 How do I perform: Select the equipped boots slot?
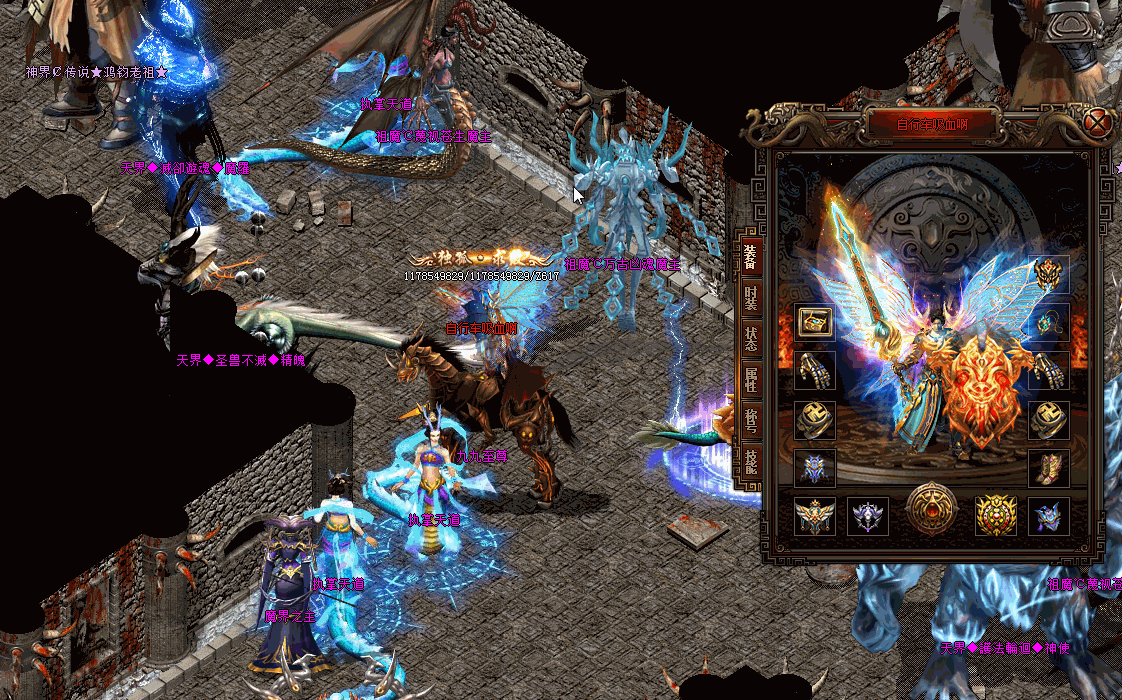pos(1049,468)
